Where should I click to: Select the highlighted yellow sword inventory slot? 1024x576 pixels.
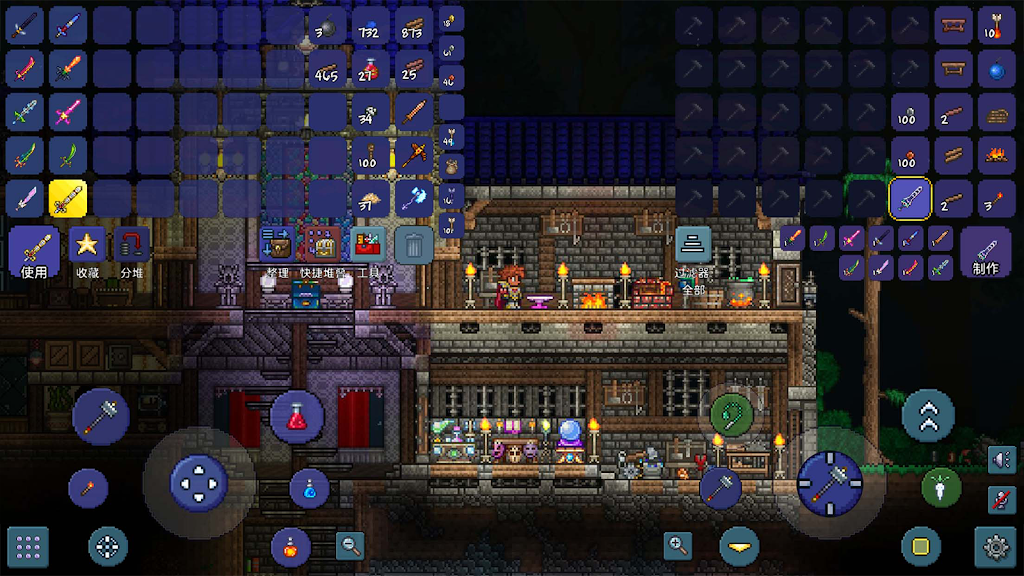pyautogui.click(x=68, y=199)
